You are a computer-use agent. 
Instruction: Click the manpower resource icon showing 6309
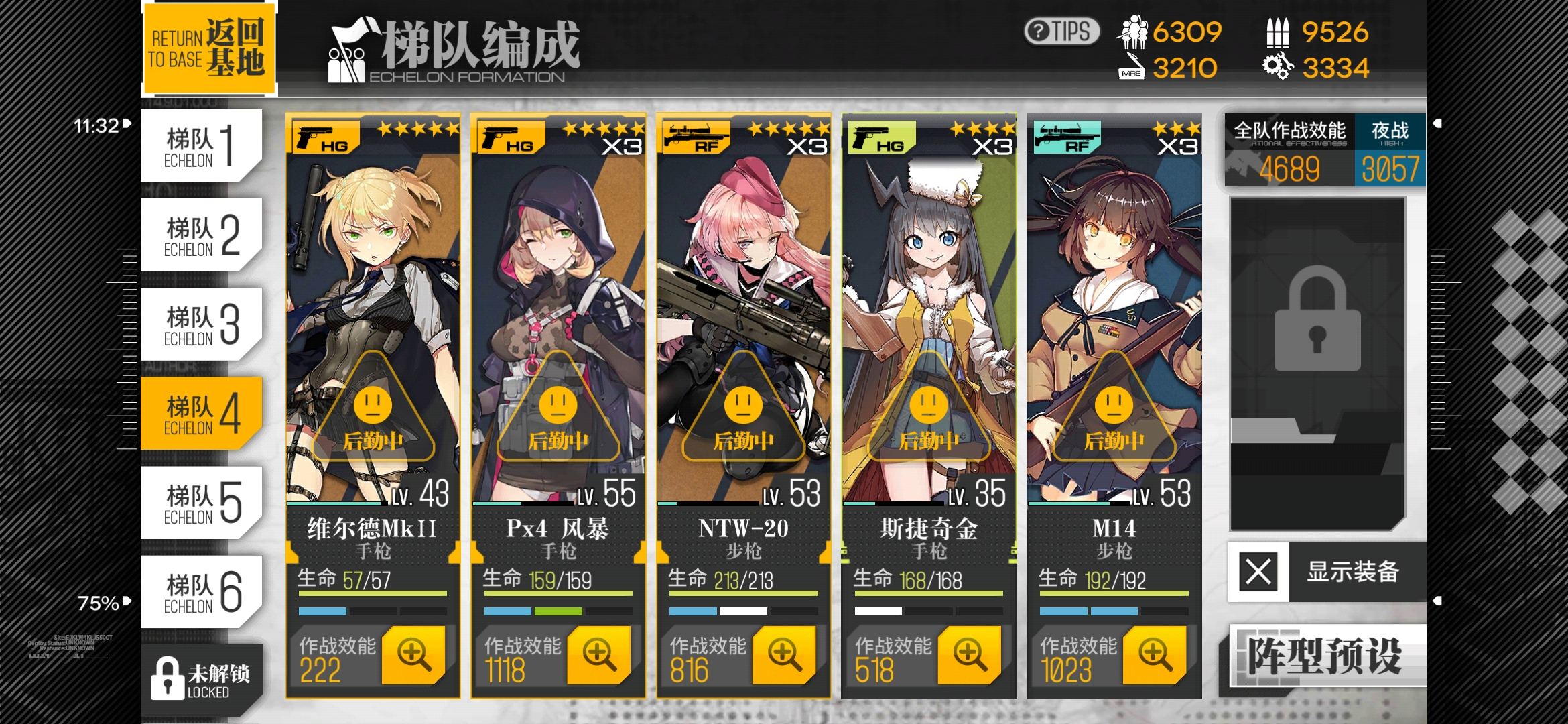1132,32
